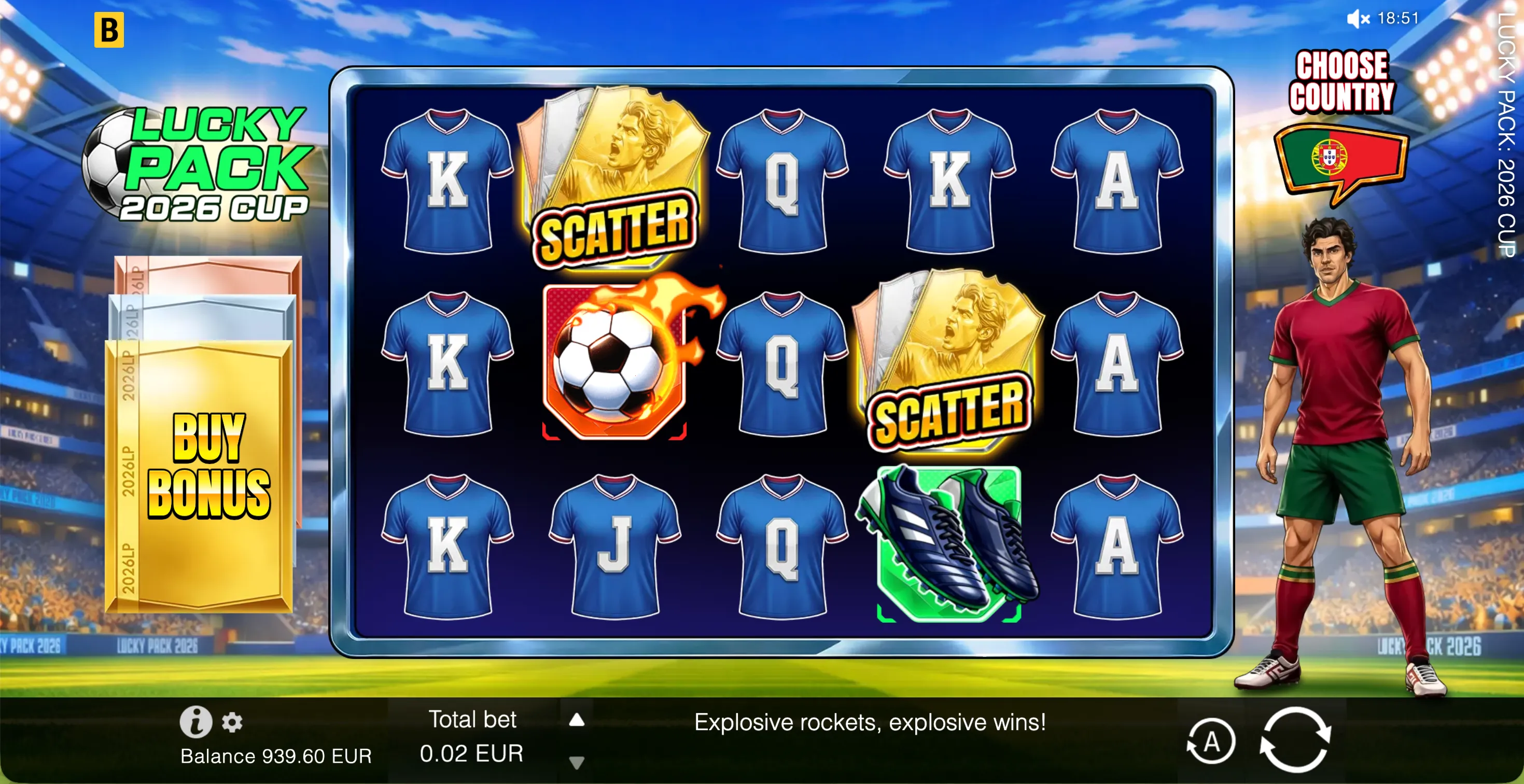Open the game info panel
This screenshot has height=784, width=1524.
coord(197,721)
